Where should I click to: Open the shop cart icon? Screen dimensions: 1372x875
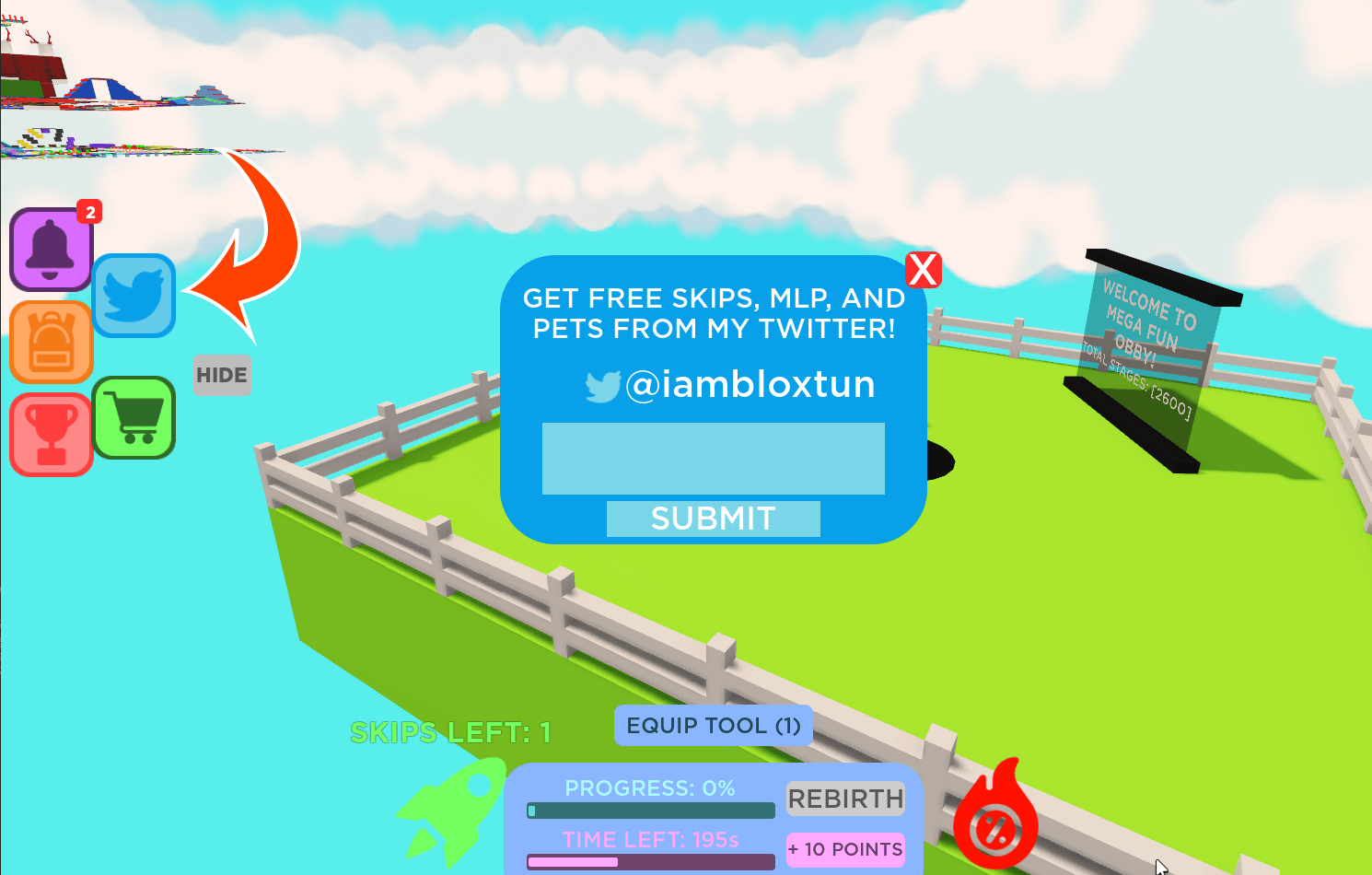134,419
